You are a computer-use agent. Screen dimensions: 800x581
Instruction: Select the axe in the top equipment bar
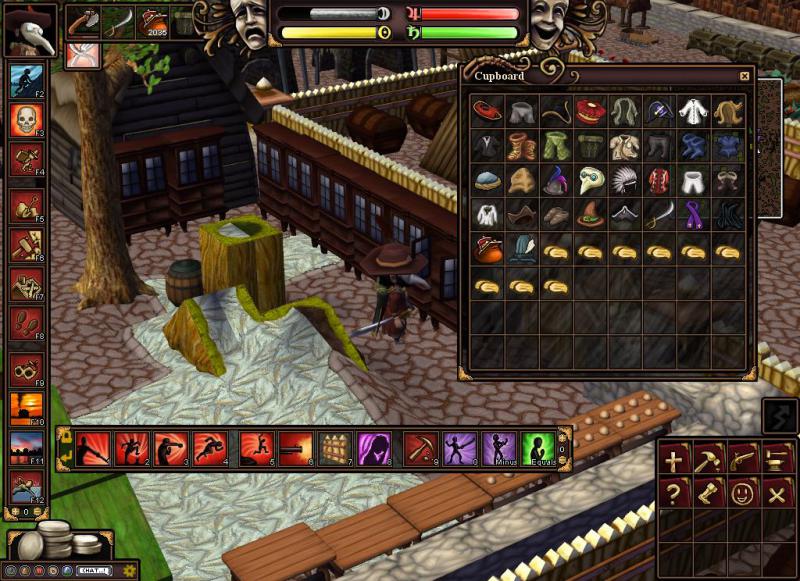(85, 22)
